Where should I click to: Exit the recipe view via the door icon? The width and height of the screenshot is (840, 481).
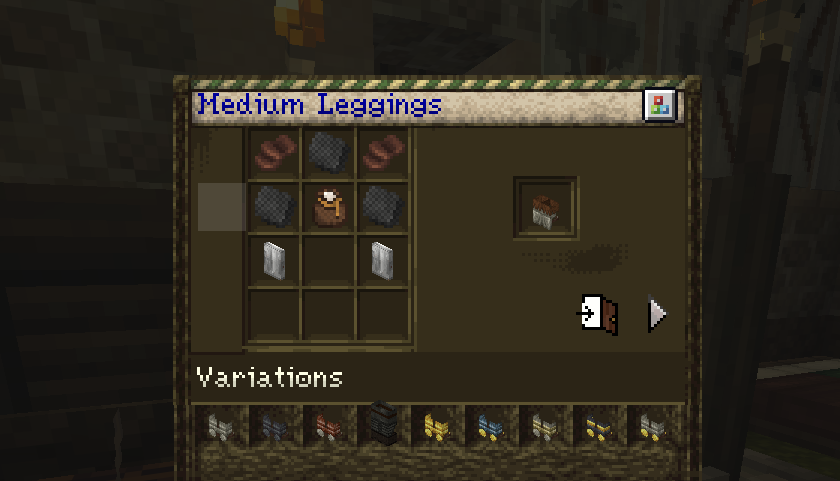[600, 314]
